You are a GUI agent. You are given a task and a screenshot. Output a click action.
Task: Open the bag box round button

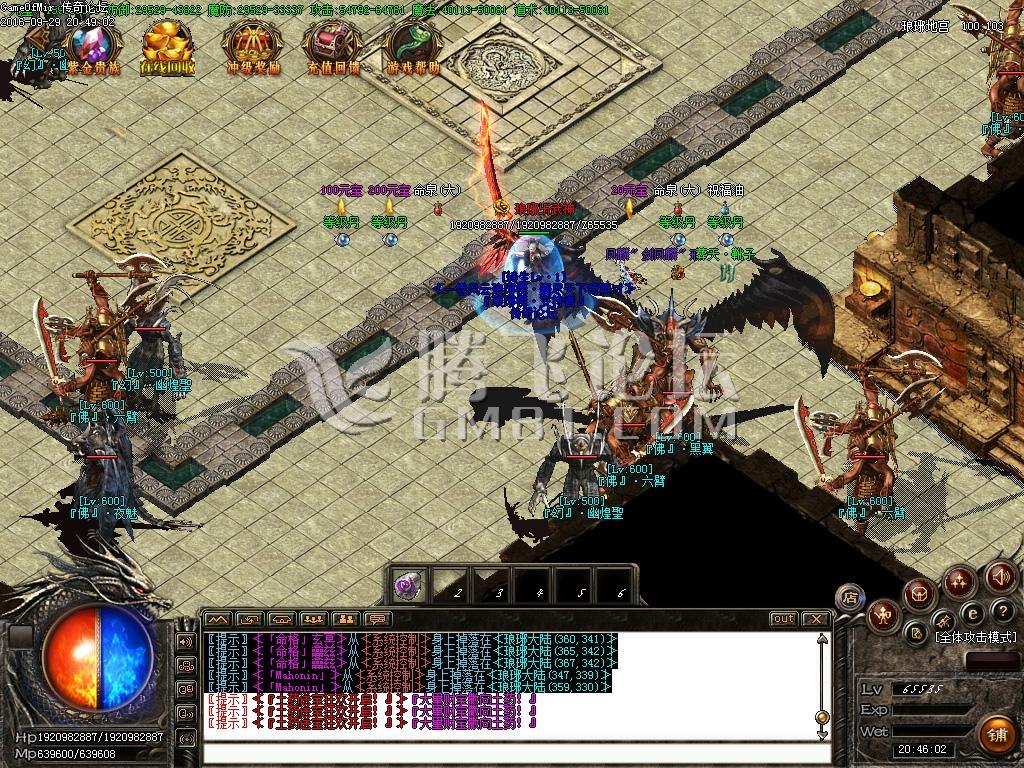pos(919,596)
